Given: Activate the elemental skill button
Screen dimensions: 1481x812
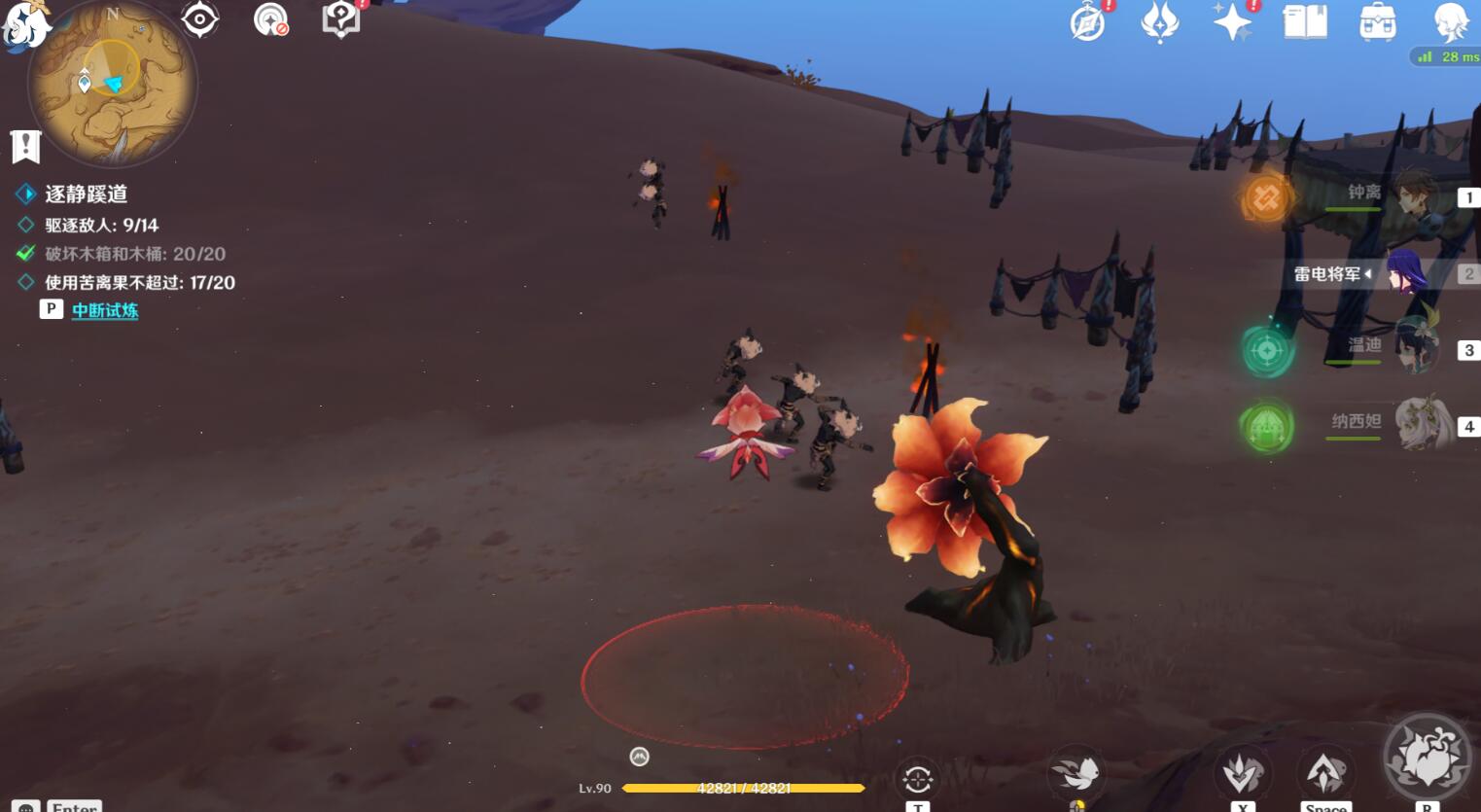Looking at the screenshot, I should point(1242,774).
